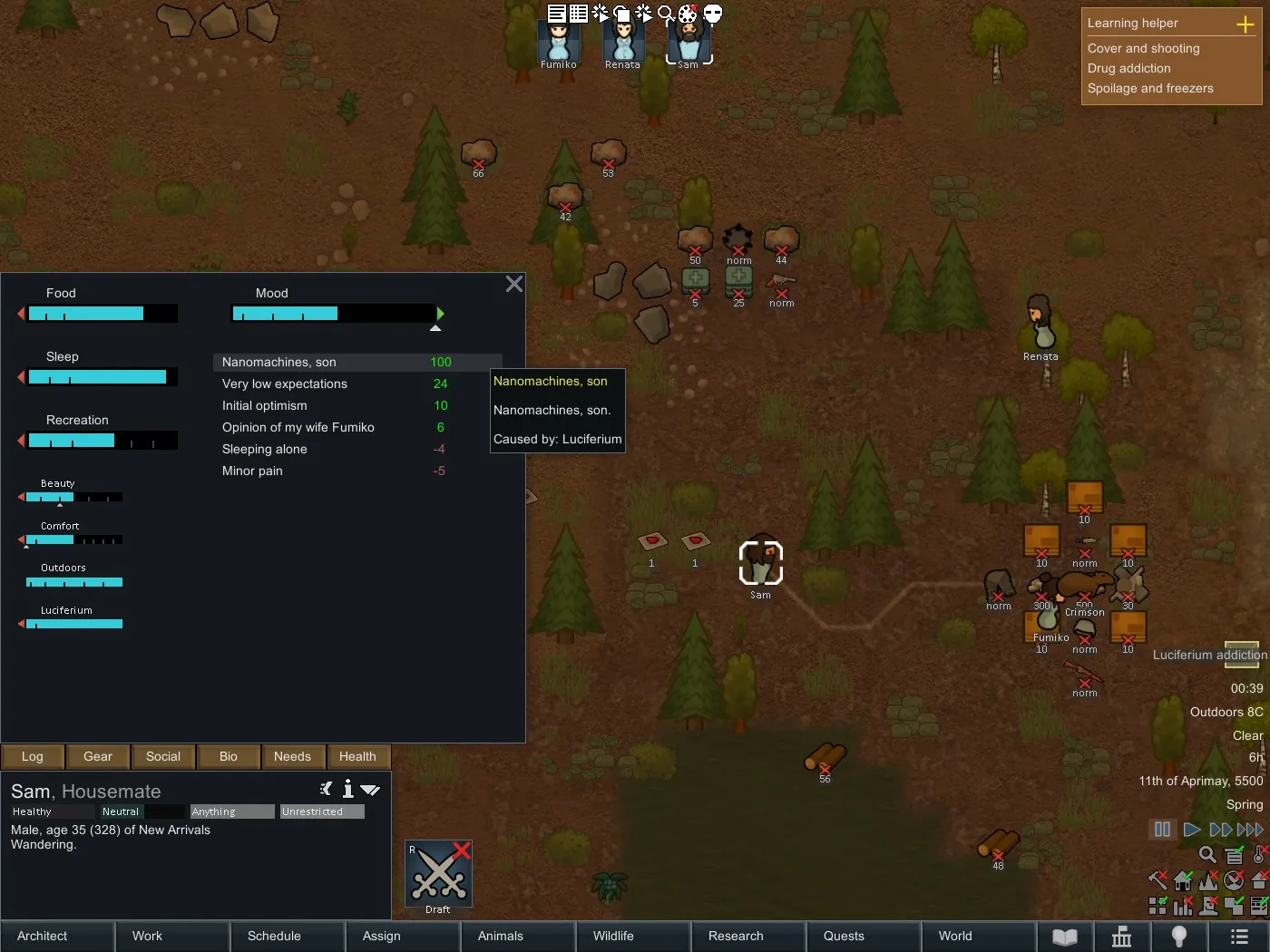
Task: Open the Schedule menu
Action: click(x=288, y=936)
